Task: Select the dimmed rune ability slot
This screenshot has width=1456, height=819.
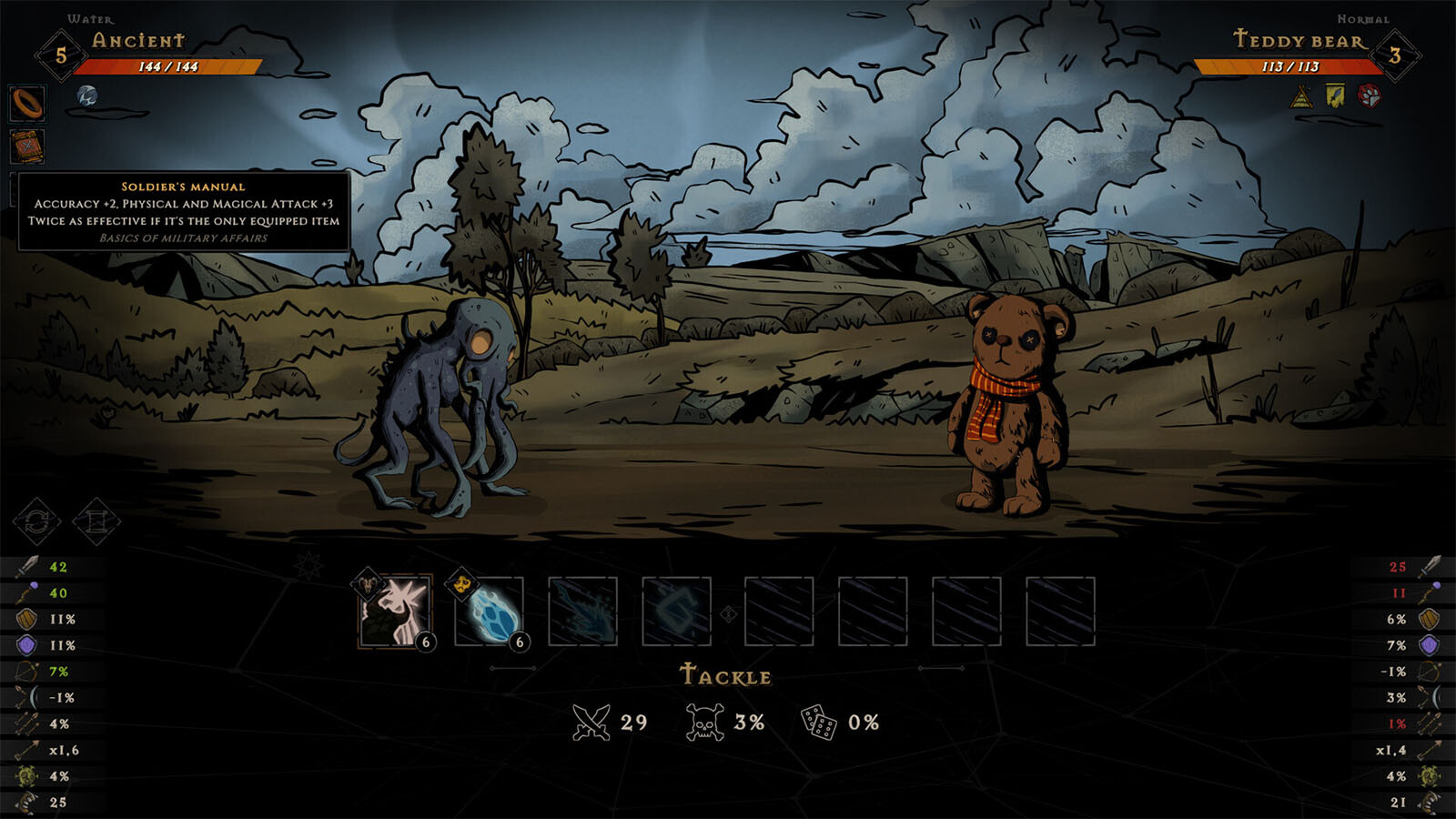Action: coord(677,612)
